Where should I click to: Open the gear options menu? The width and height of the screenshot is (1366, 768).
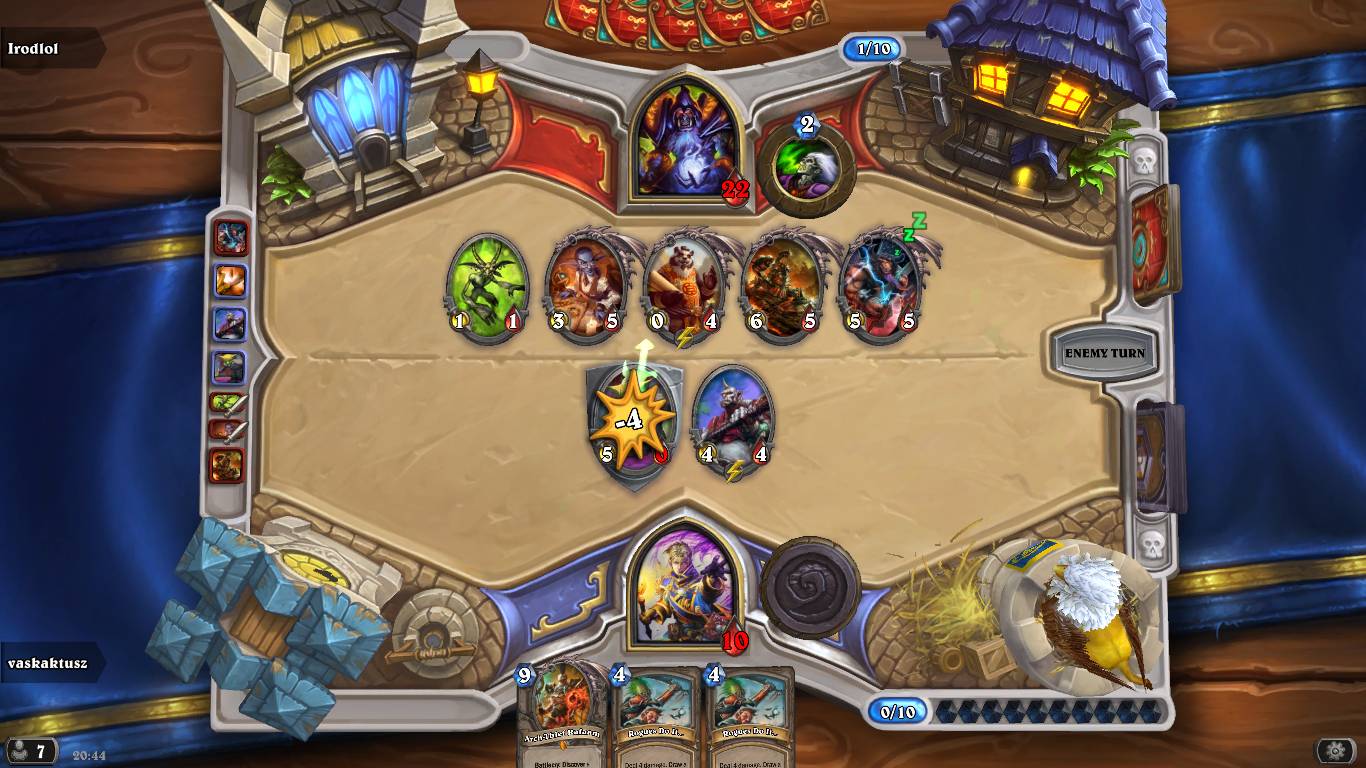click(1335, 750)
